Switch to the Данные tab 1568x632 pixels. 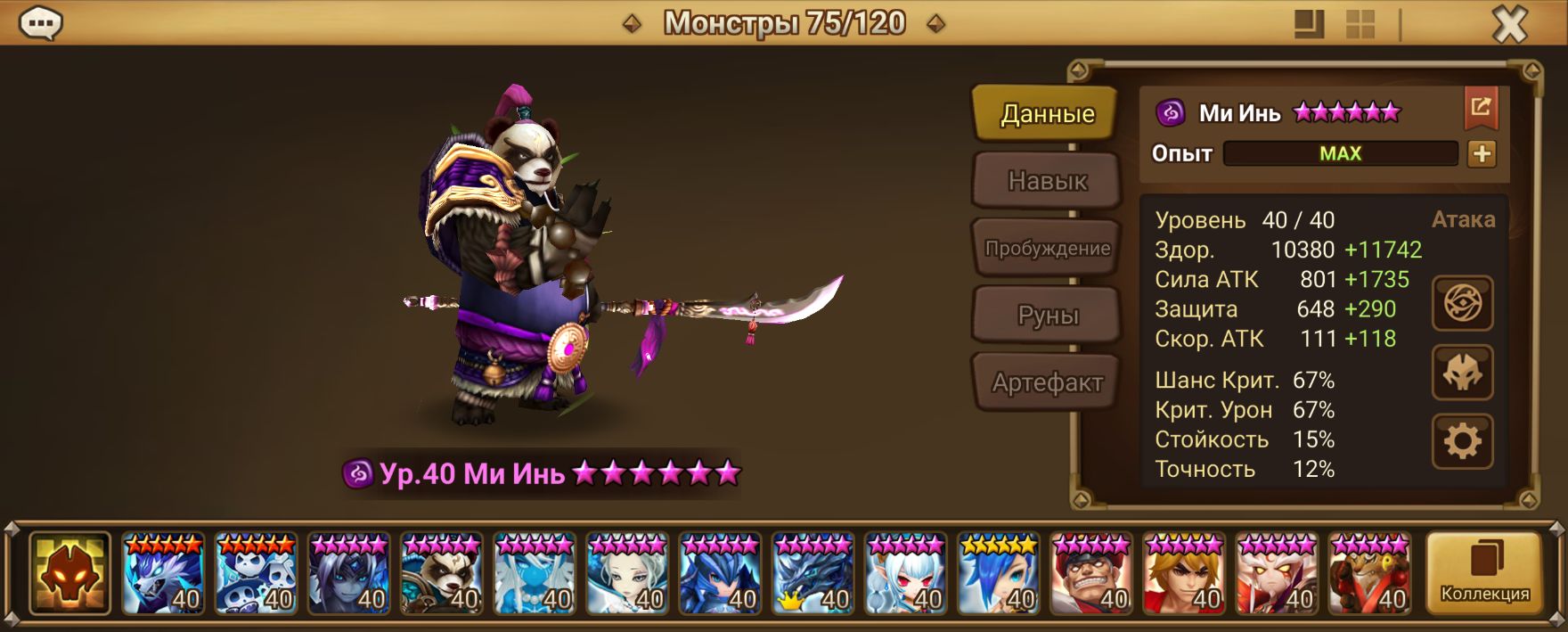(1047, 113)
